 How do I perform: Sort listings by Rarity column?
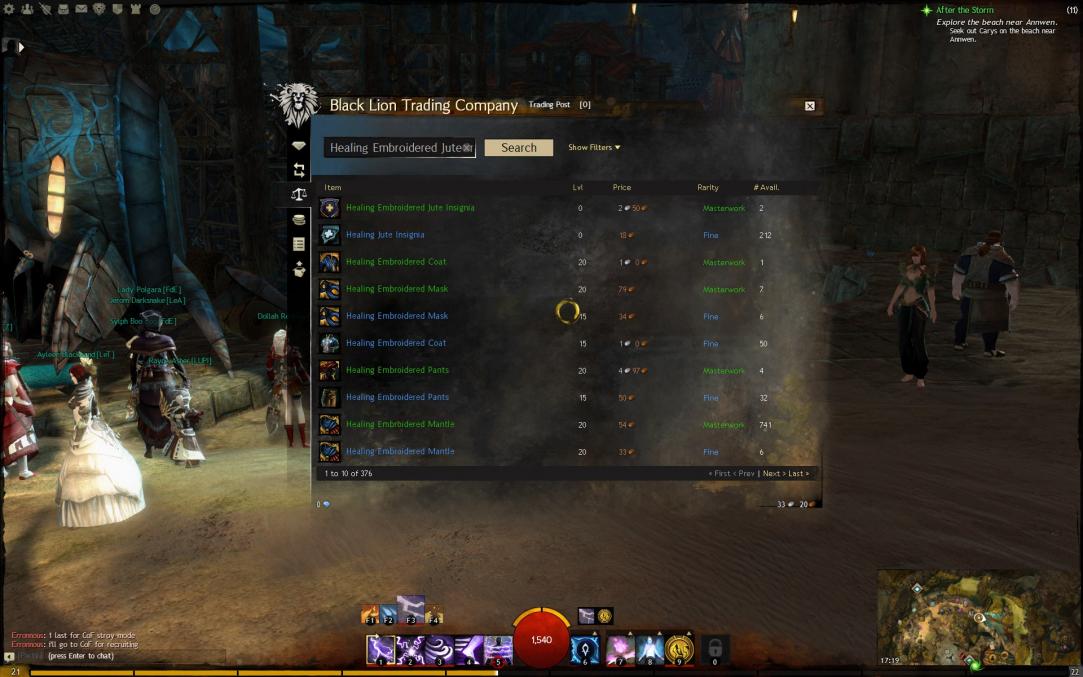point(708,188)
